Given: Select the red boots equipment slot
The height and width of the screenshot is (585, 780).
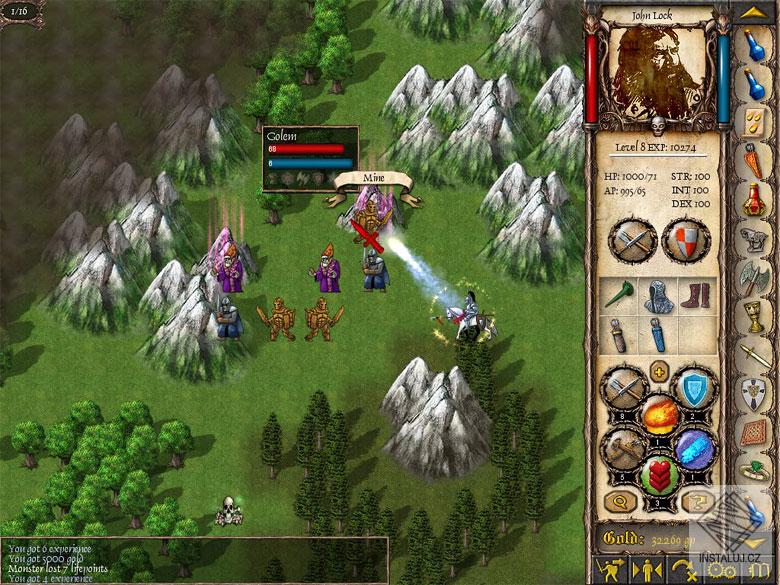Looking at the screenshot, I should pos(696,294).
